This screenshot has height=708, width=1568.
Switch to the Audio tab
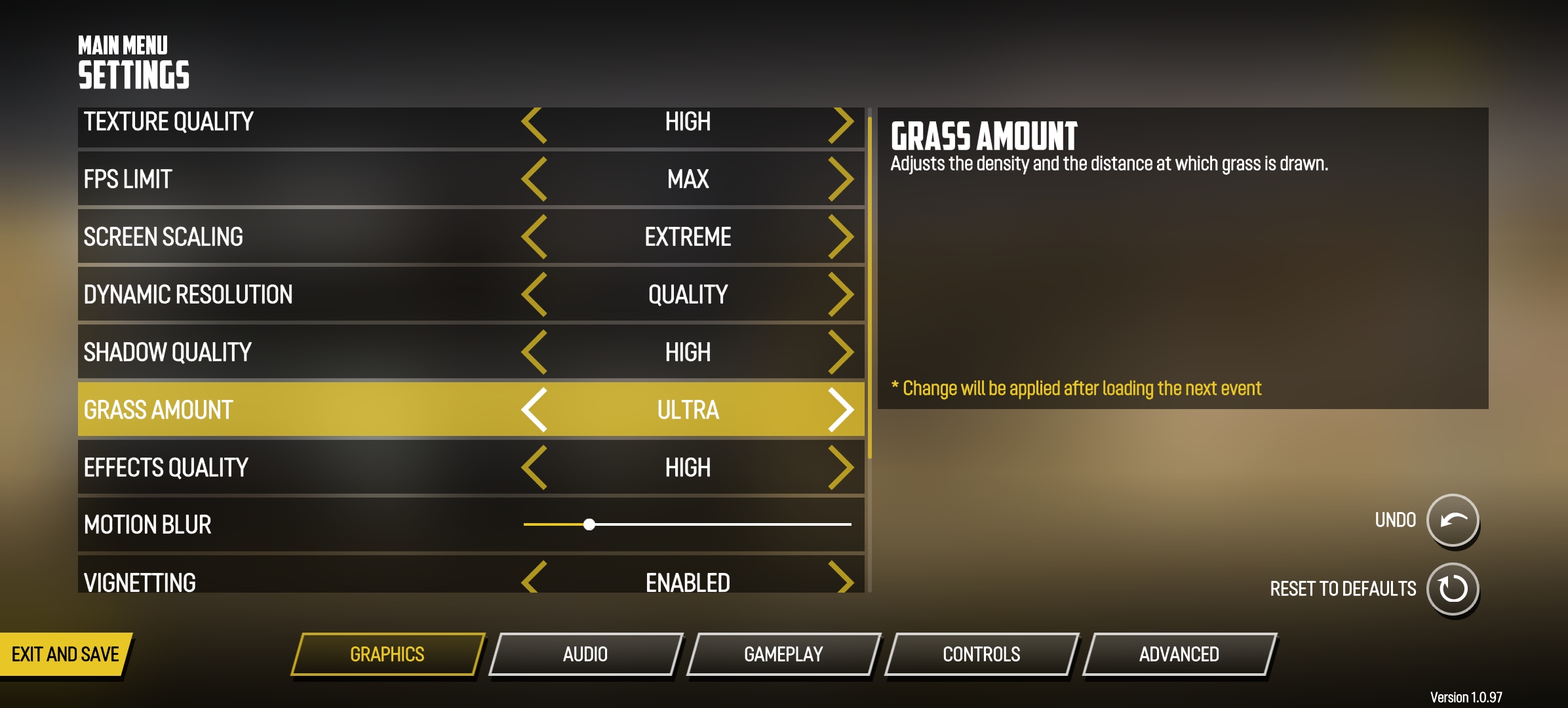pyautogui.click(x=585, y=654)
